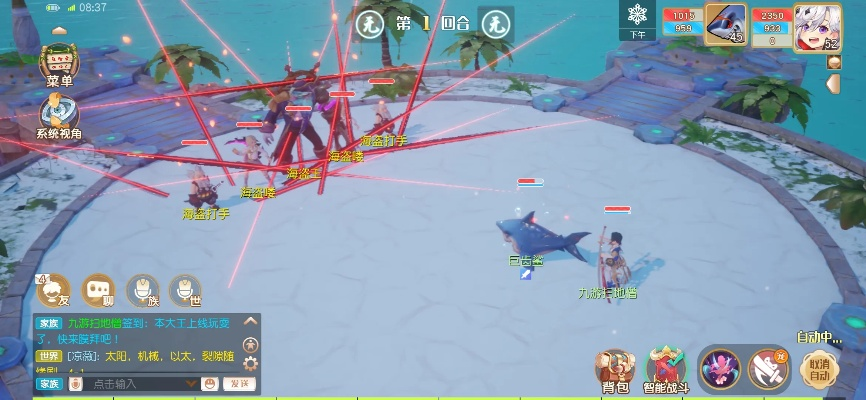Open the friends (友) chat icon
The width and height of the screenshot is (866, 400).
[x=53, y=290]
